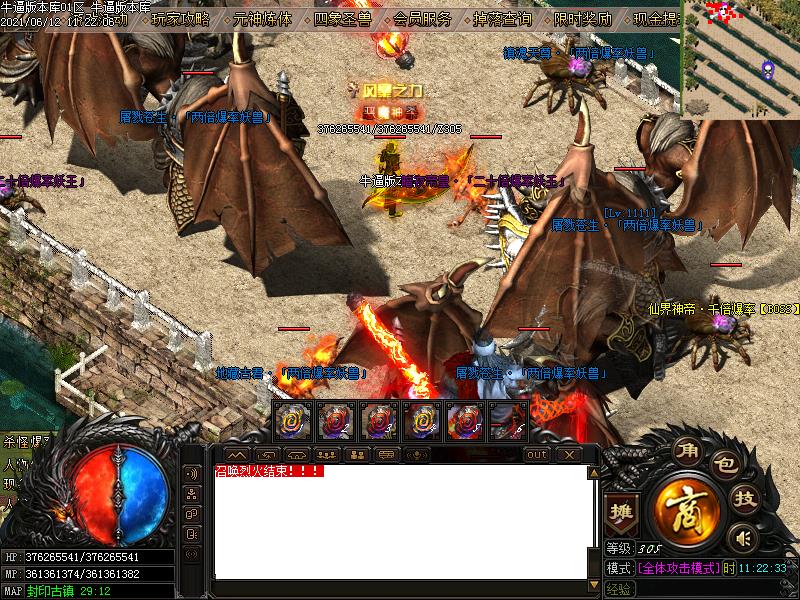
Task: Open the 限时奖励 timed rewards
Action: coord(584,18)
